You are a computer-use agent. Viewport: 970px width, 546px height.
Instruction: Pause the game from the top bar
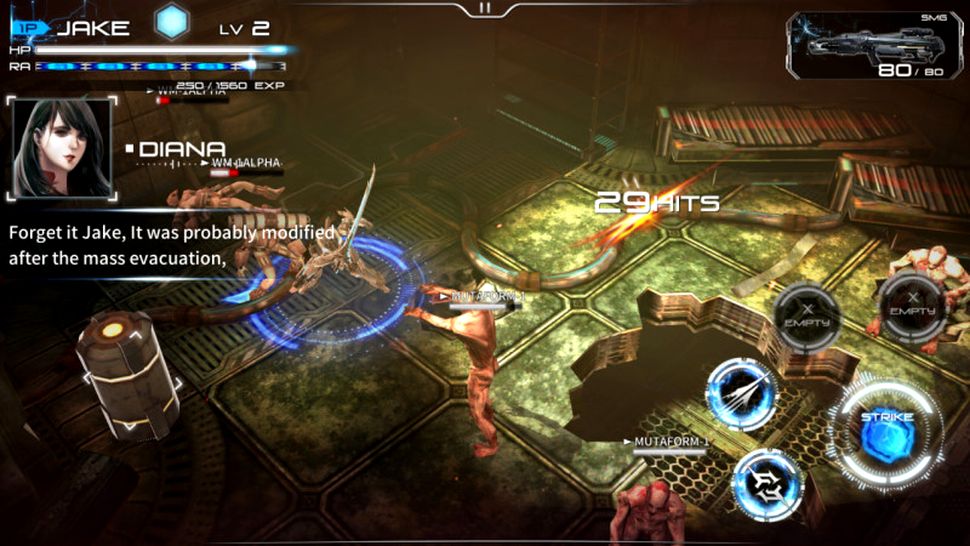[x=485, y=8]
